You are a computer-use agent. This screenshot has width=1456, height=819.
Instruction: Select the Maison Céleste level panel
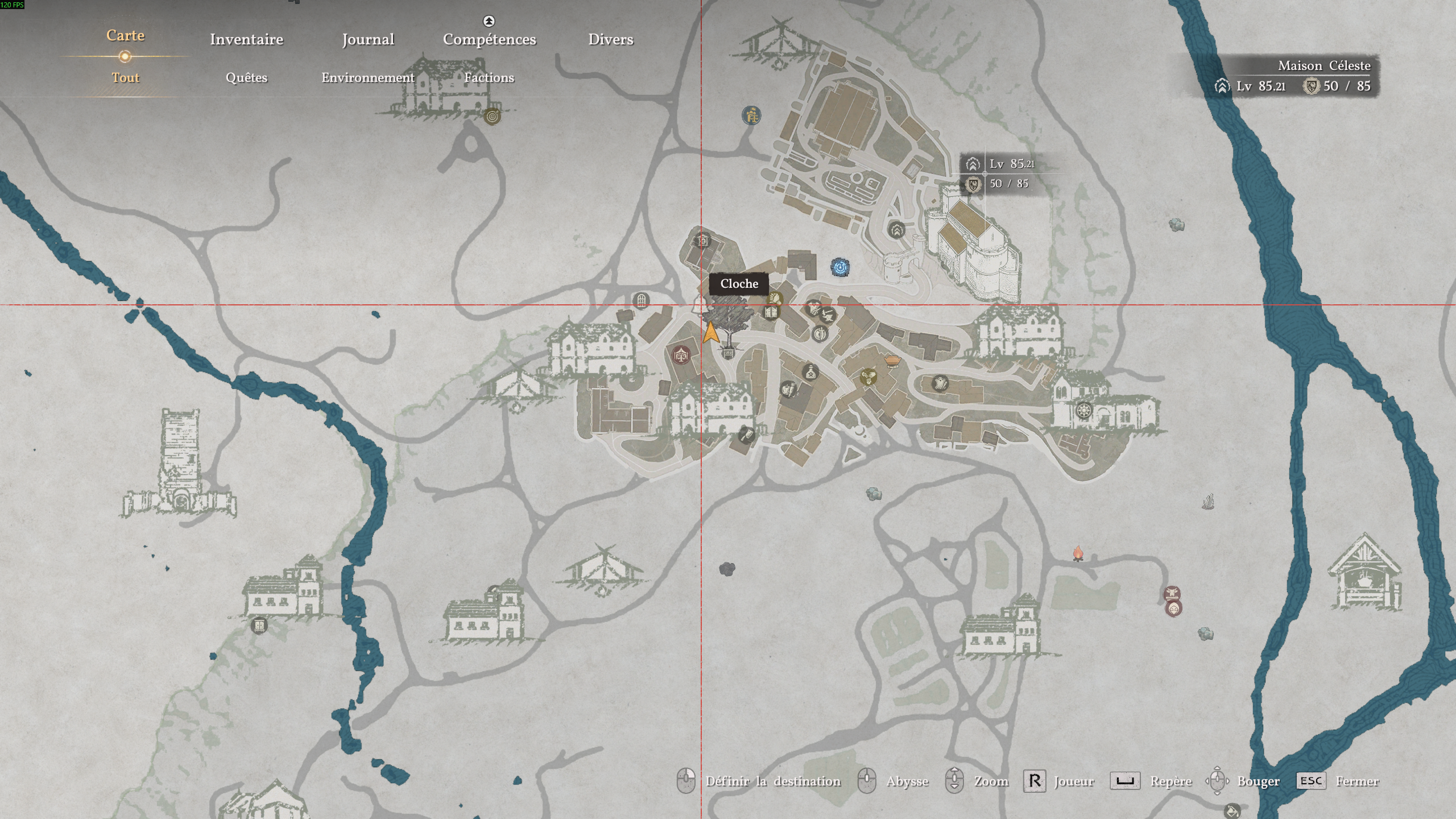[1294, 76]
